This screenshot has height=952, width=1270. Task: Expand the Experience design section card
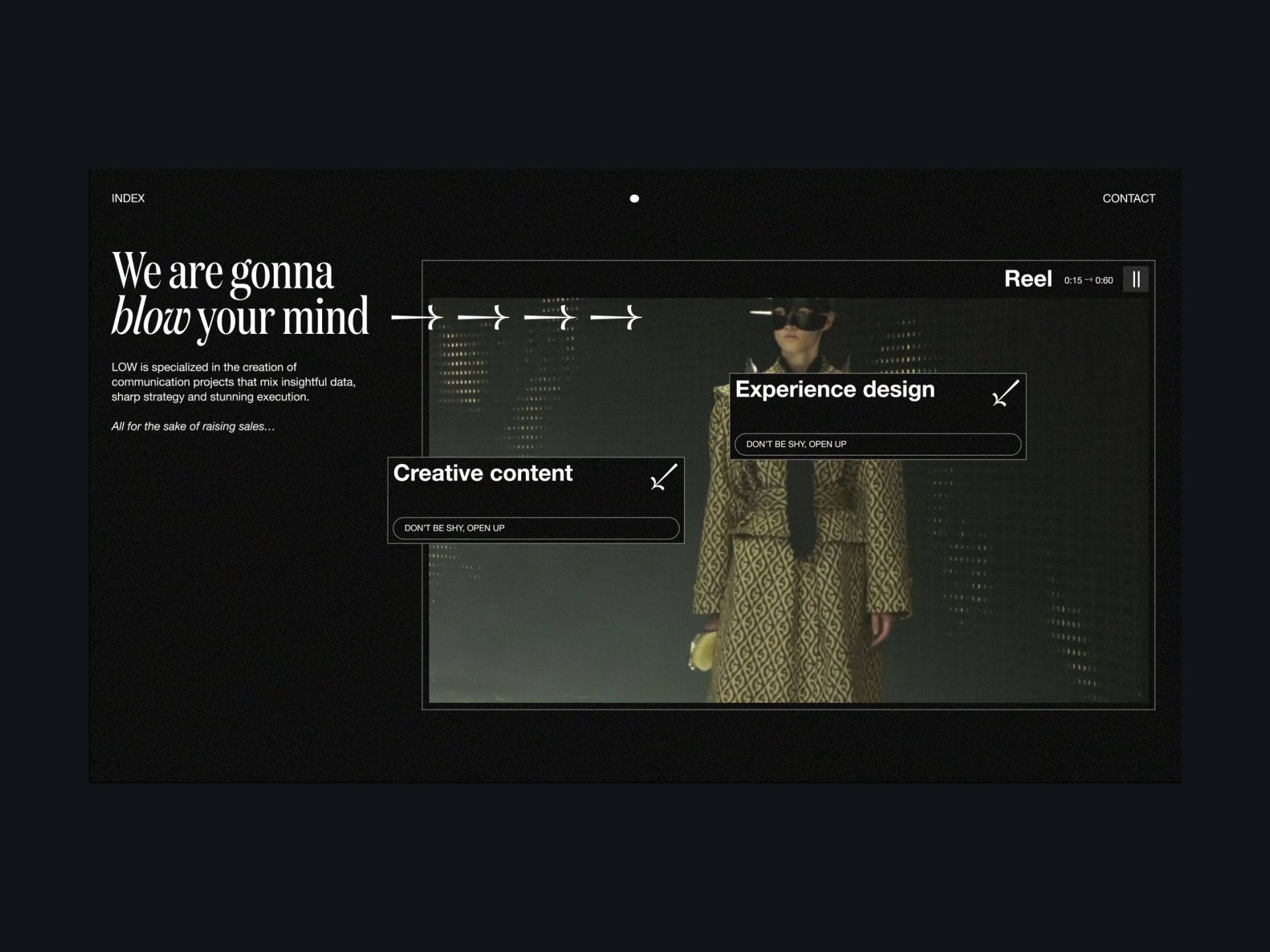876,416
